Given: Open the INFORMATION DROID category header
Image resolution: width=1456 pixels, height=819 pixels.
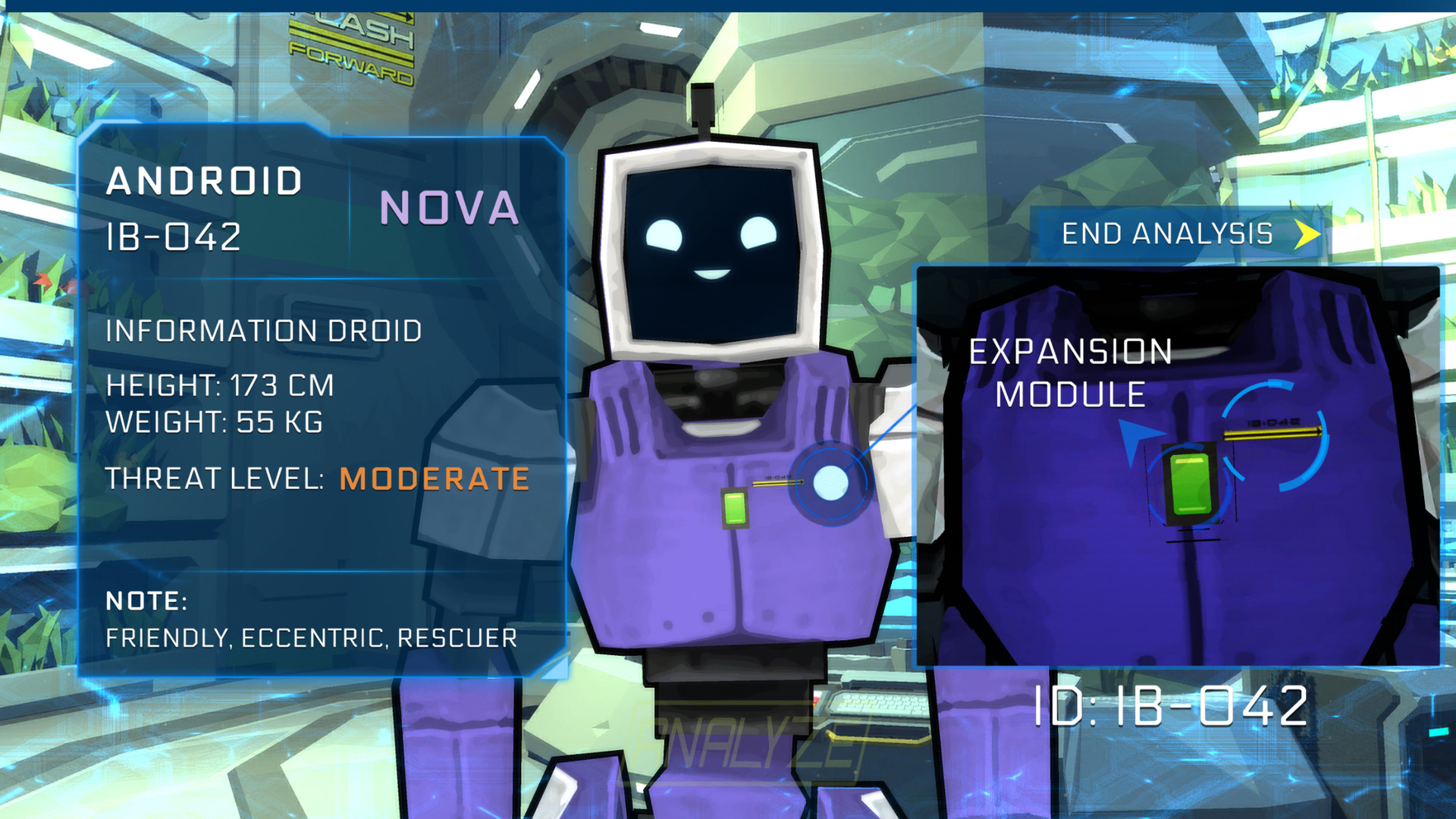Looking at the screenshot, I should click(265, 331).
